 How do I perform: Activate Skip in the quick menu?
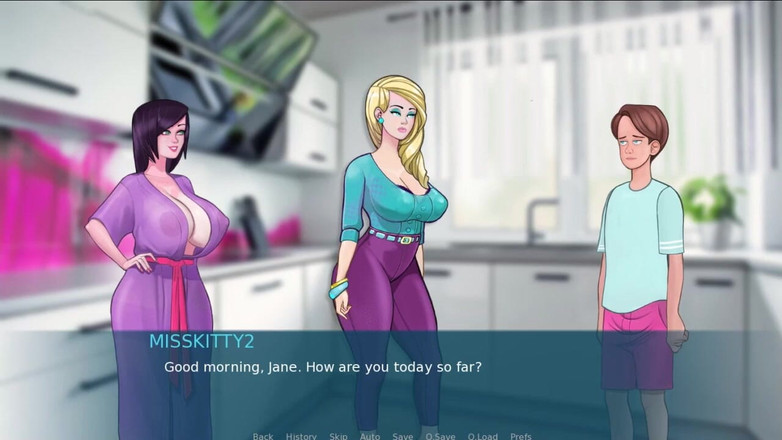338,436
